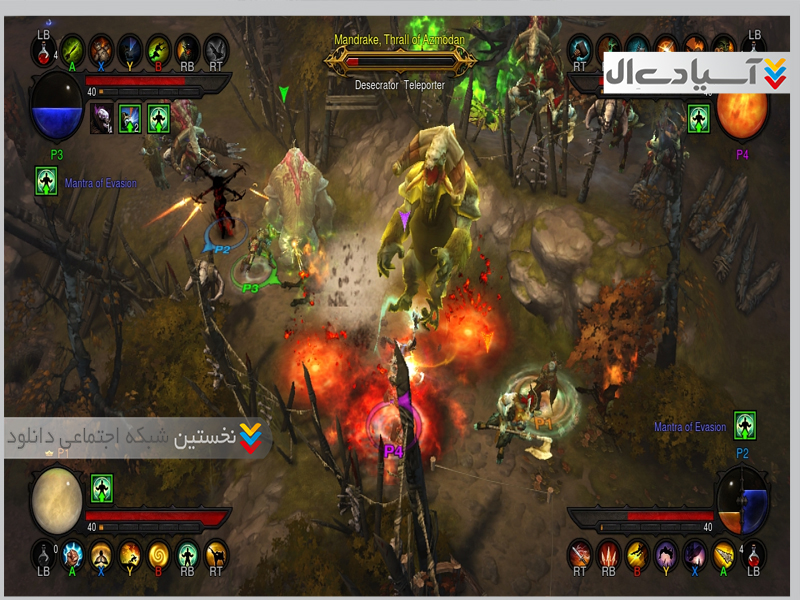The image size is (800, 600).
Task: Select P3's purple ghoul buff icon
Action: click(102, 119)
